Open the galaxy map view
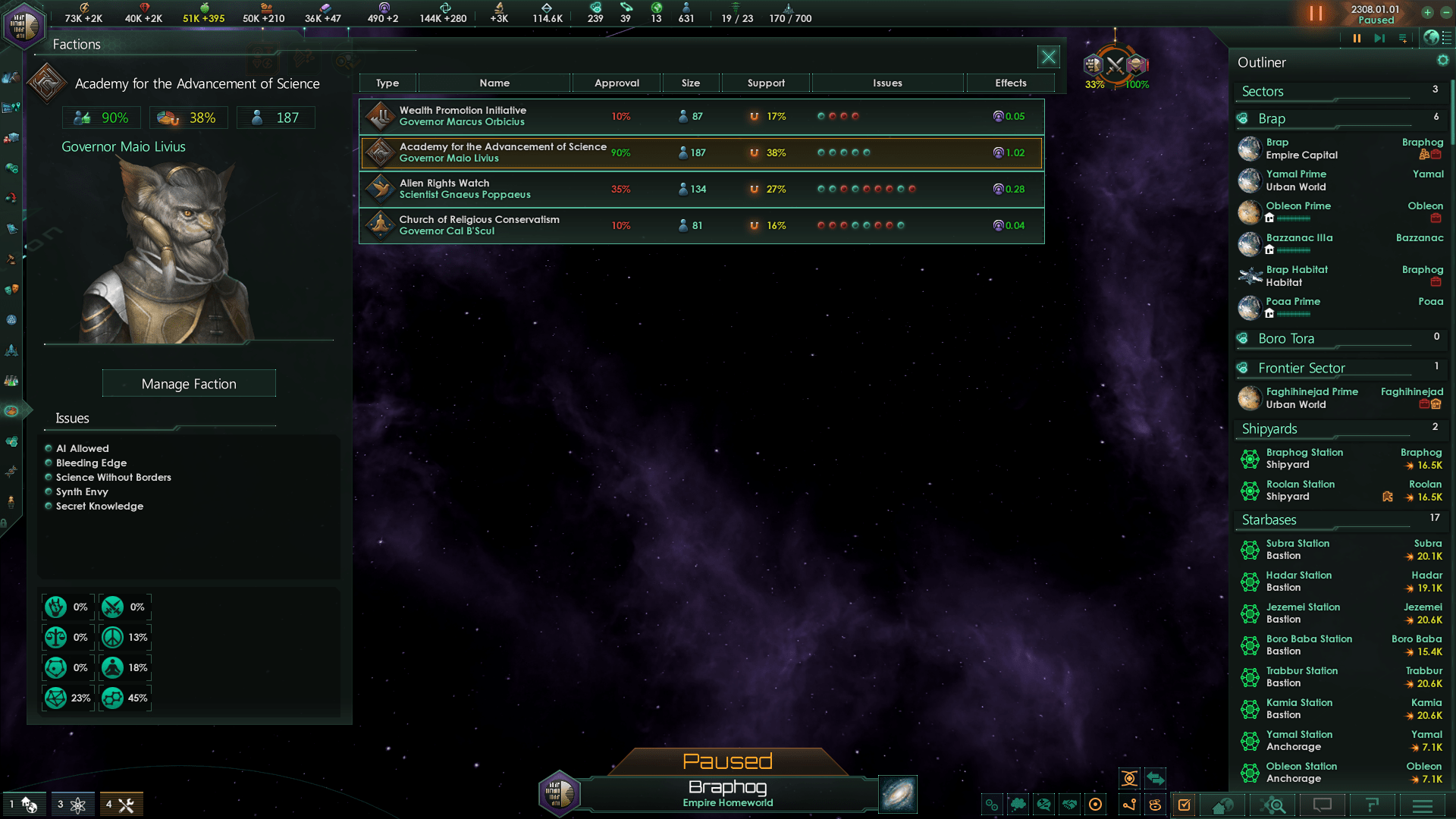The height and width of the screenshot is (819, 1456). (x=898, y=794)
